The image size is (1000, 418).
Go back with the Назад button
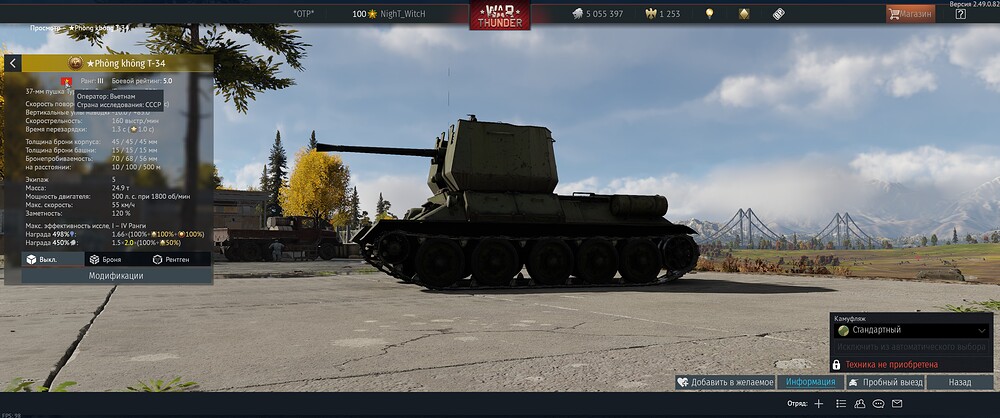coord(960,382)
